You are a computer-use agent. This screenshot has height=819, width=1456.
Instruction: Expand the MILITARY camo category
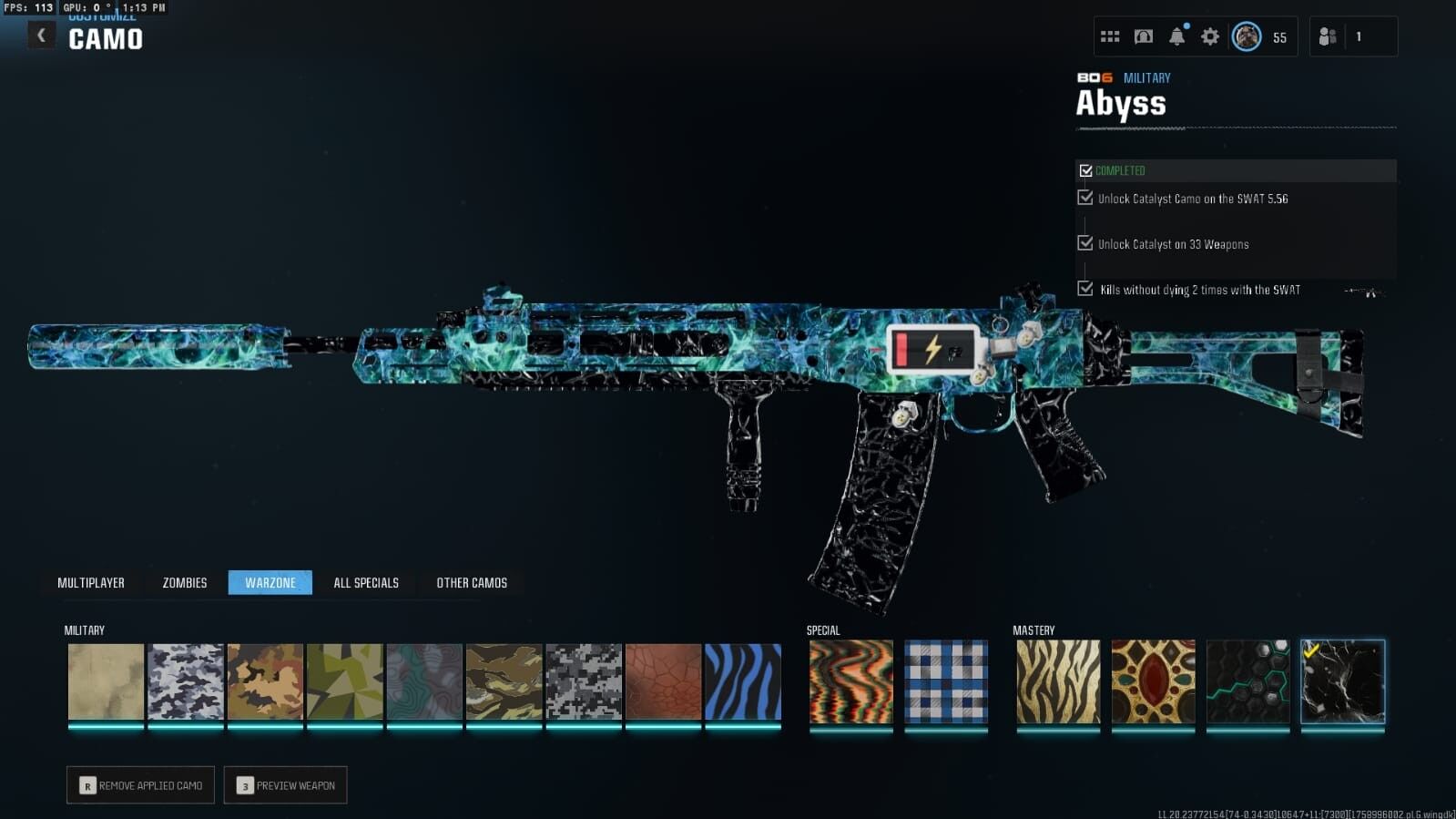84,630
